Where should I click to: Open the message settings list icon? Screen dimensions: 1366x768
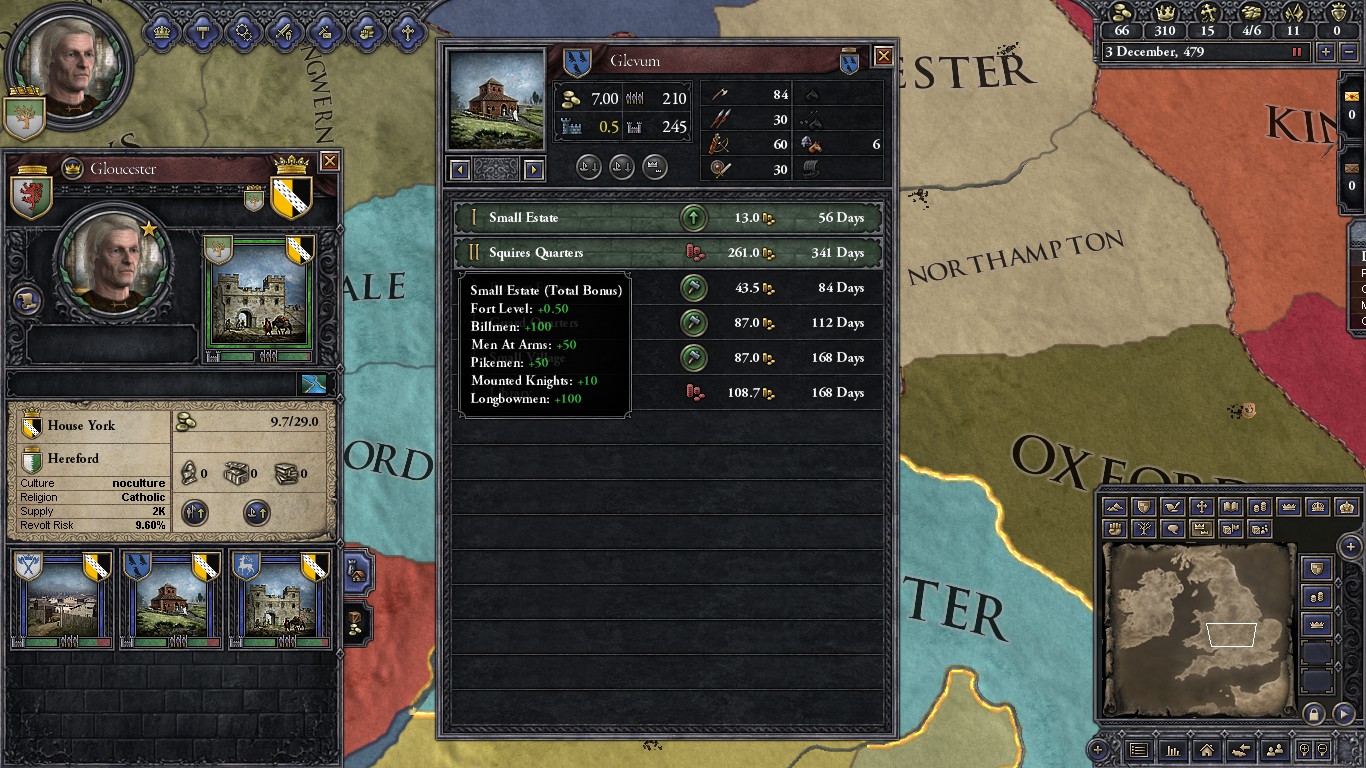click(x=1140, y=751)
